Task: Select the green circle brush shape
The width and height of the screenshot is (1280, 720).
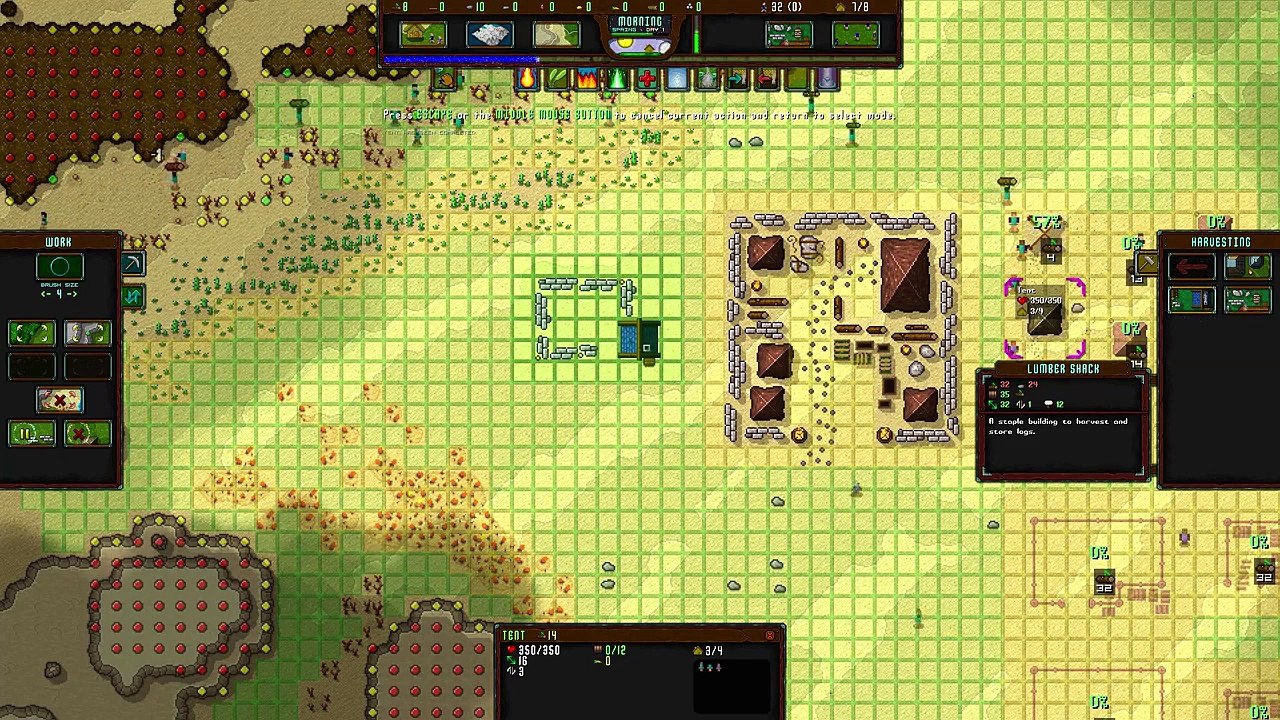Action: coord(59,266)
